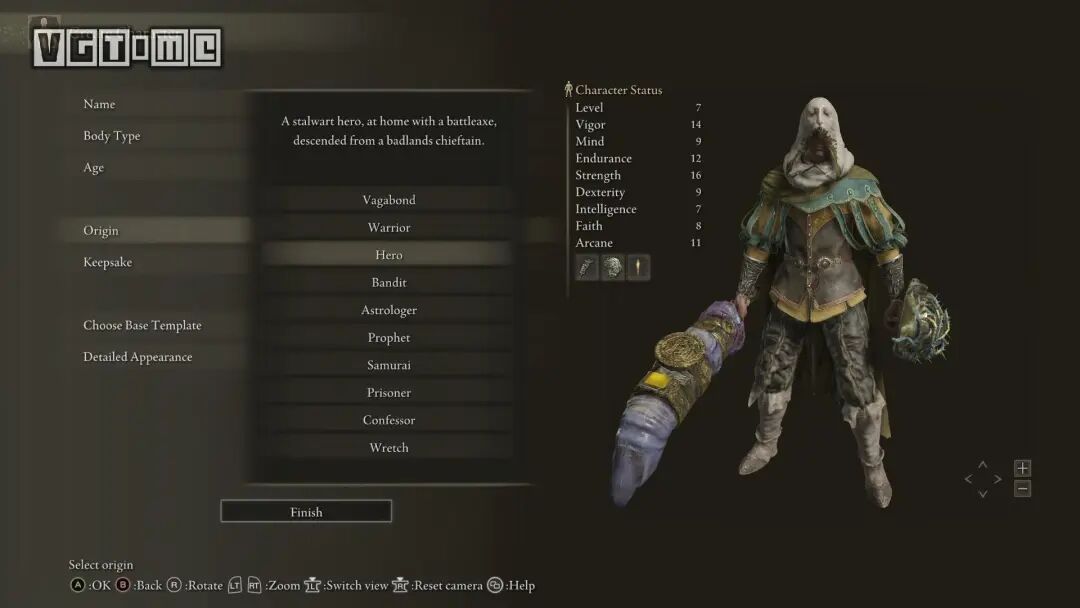Zoom in with the plus button
This screenshot has width=1080, height=608.
pyautogui.click(x=1022, y=468)
